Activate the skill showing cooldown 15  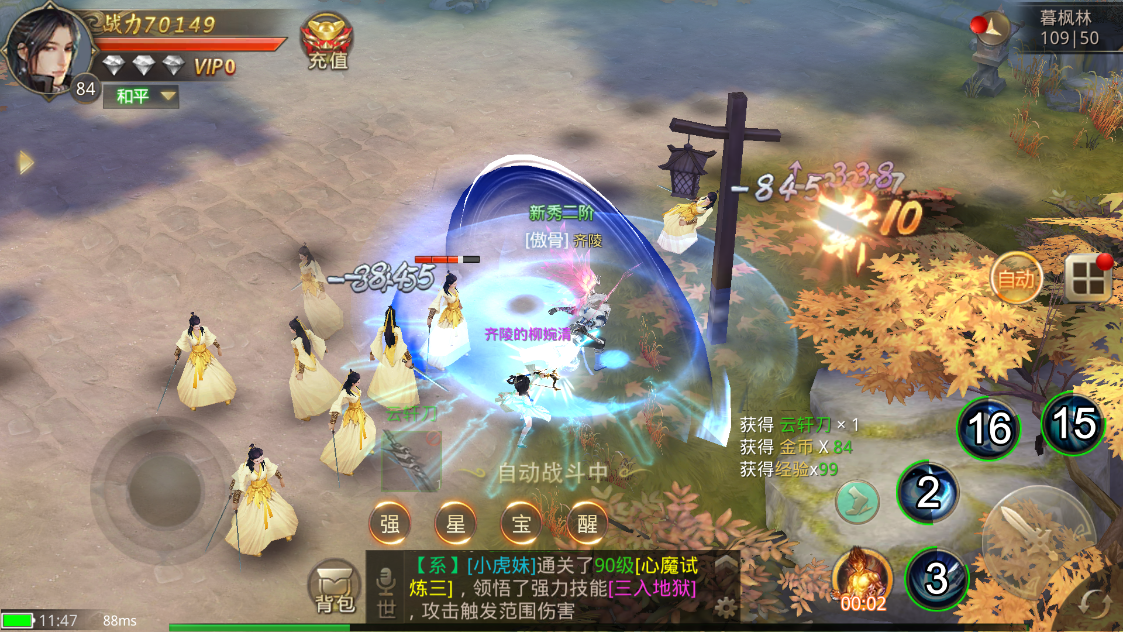click(x=1074, y=423)
